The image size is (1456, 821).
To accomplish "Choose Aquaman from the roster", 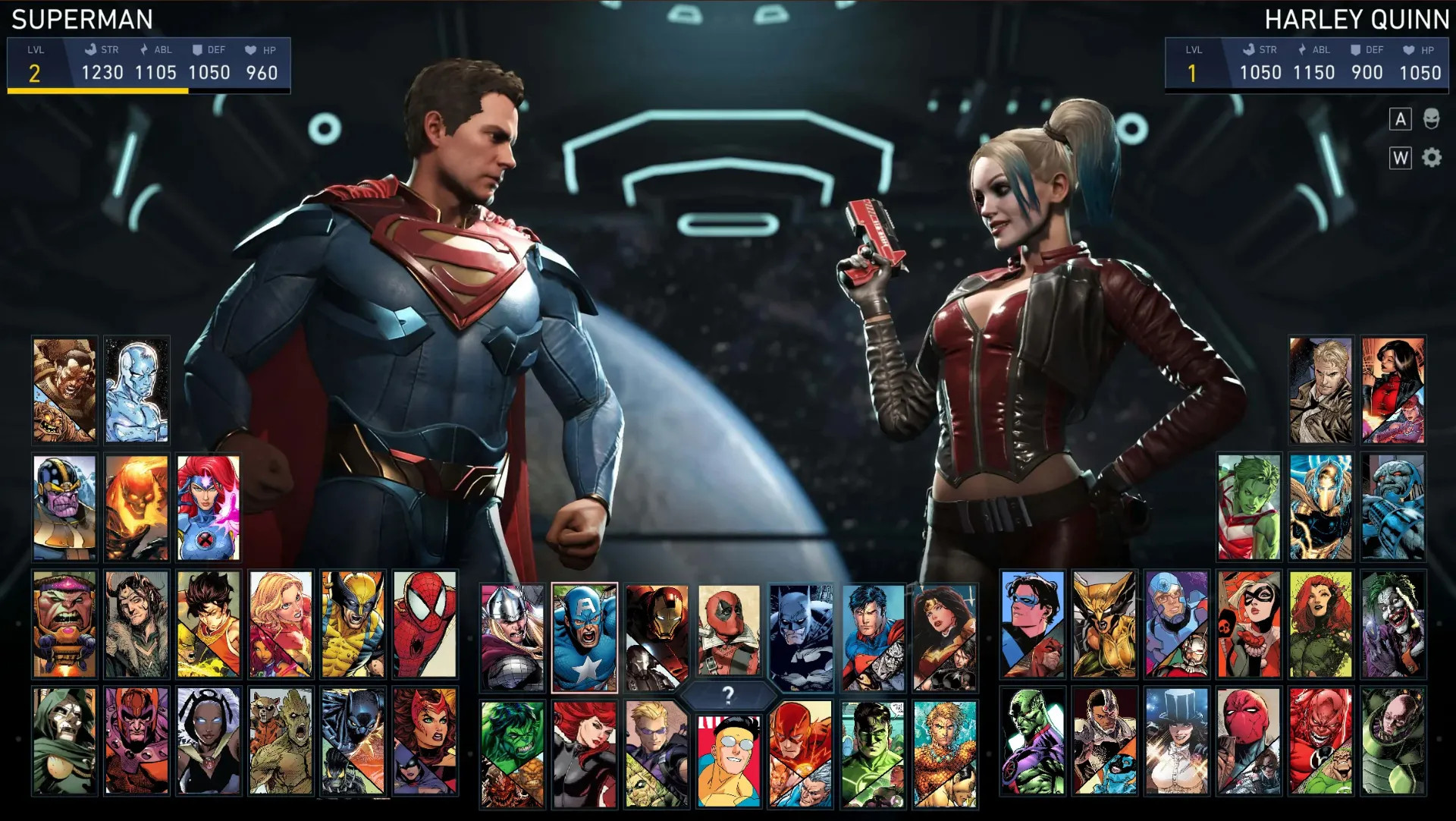I will pyautogui.click(x=945, y=753).
